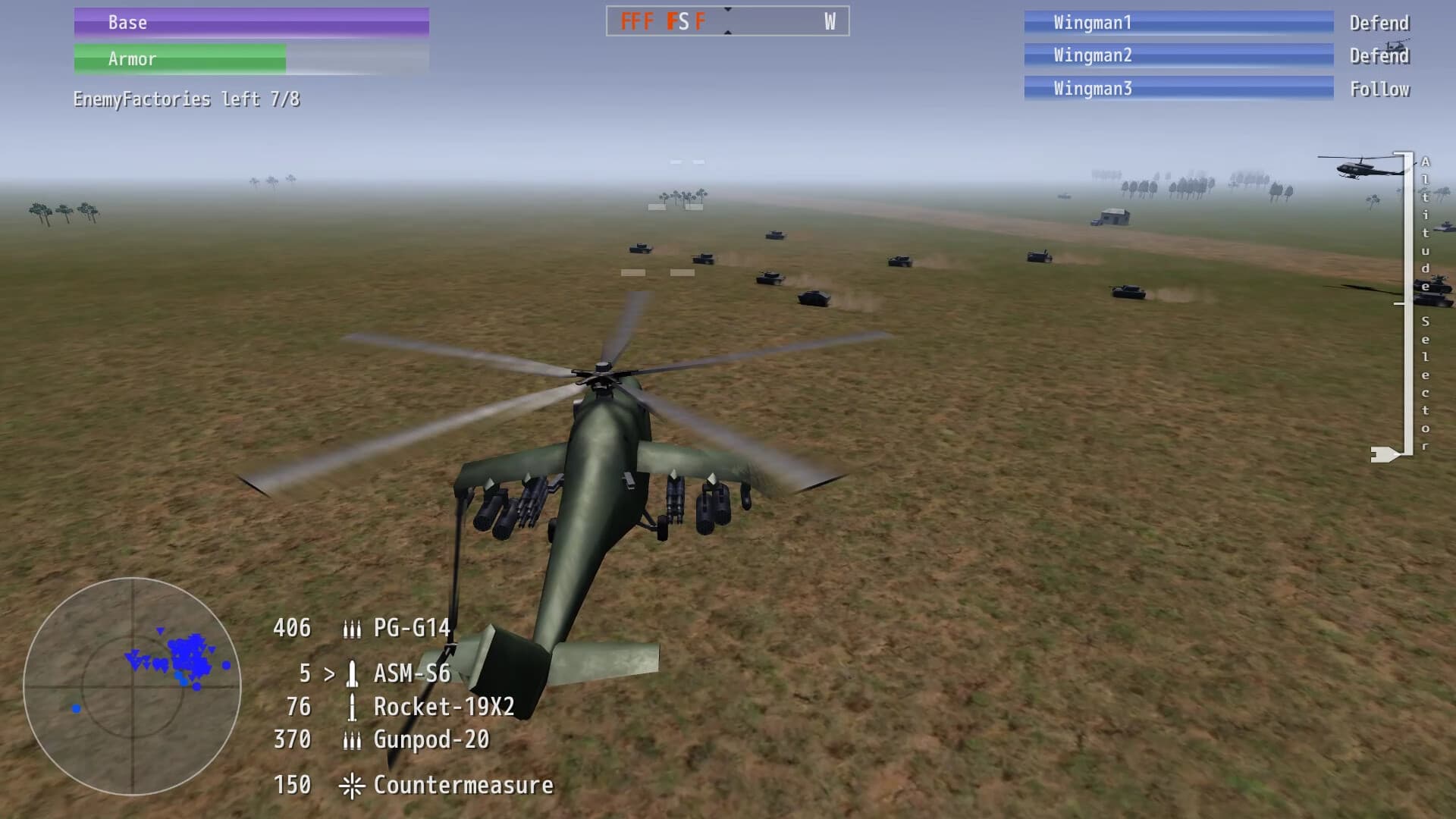Click the W indicator in the weapon bar
1456x819 pixels.
830,22
